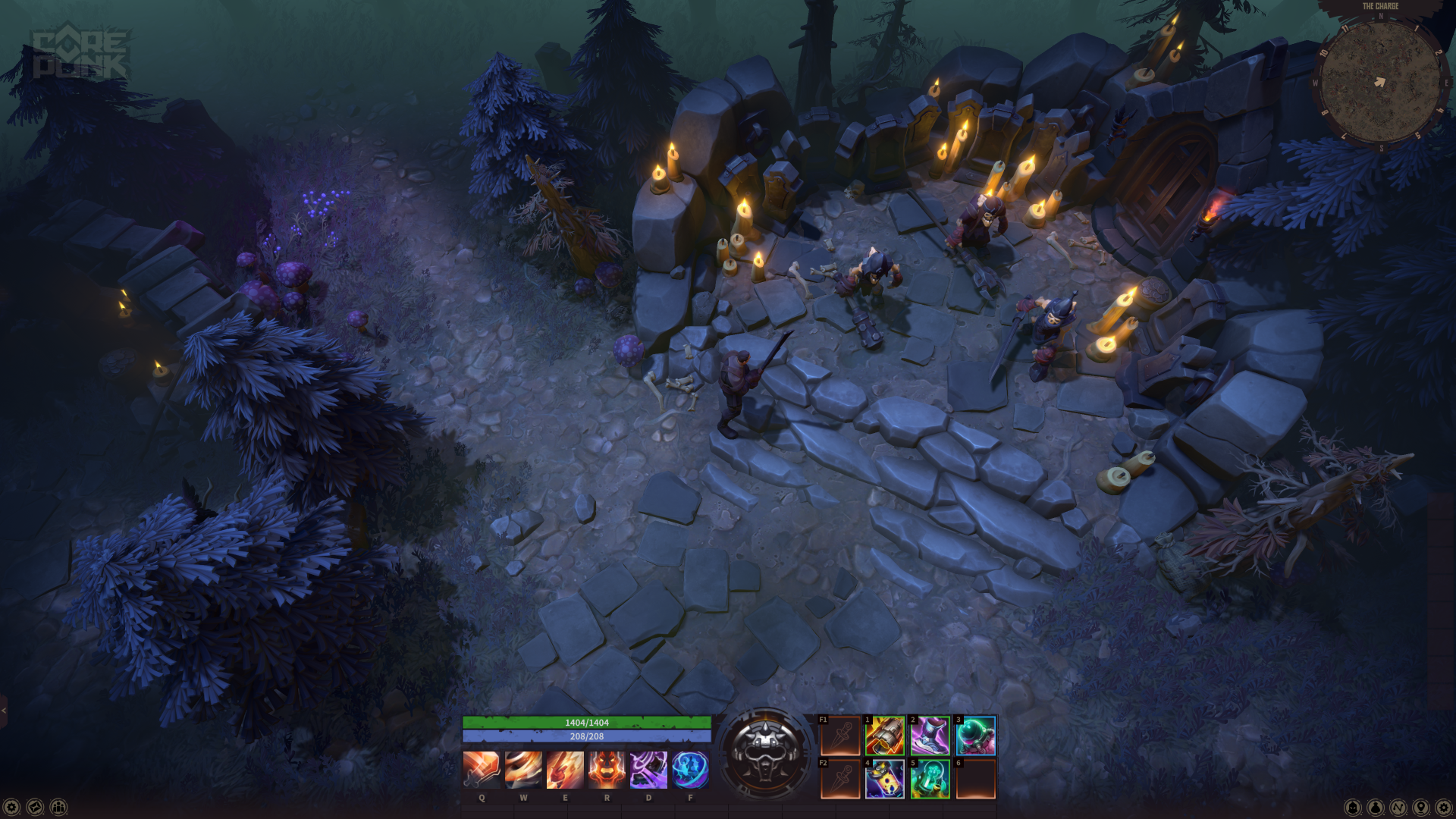
Task: Open the mail envelope icon
Action: pyautogui.click(x=35, y=808)
